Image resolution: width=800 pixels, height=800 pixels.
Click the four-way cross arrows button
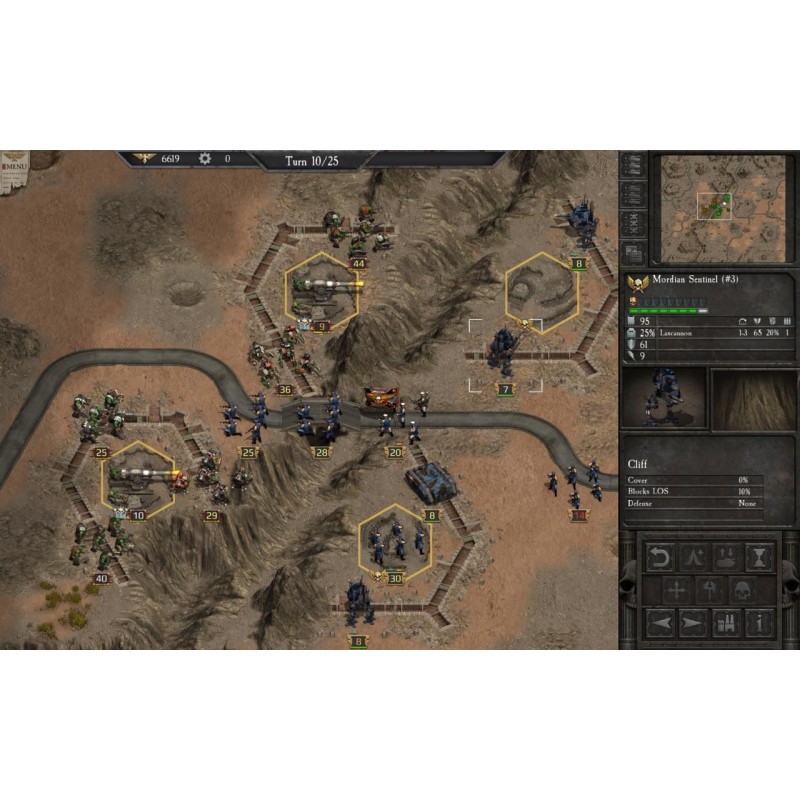pos(677,590)
